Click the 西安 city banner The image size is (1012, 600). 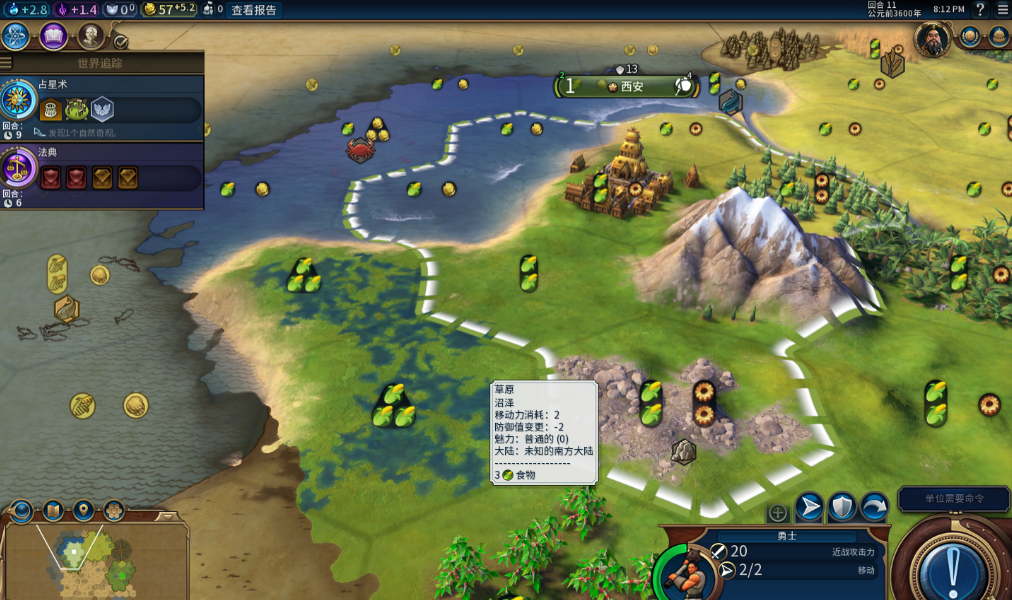[626, 86]
